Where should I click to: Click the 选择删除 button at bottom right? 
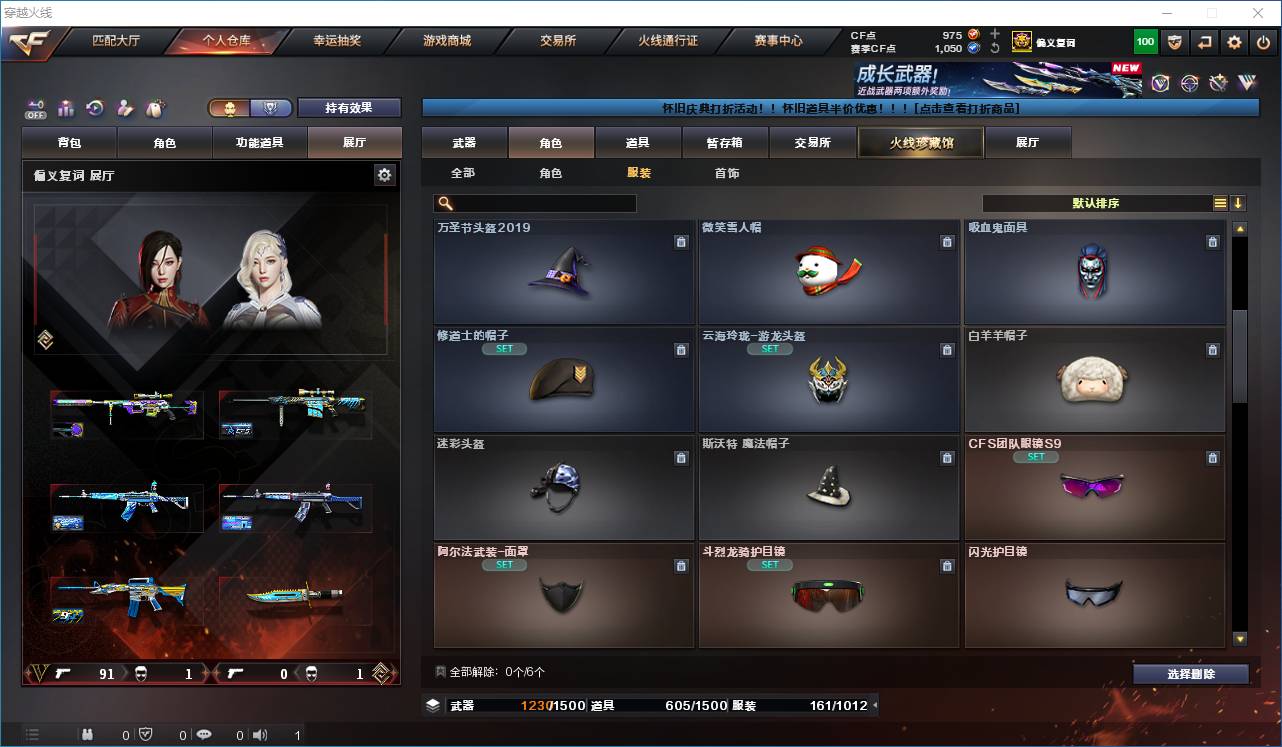(1191, 674)
